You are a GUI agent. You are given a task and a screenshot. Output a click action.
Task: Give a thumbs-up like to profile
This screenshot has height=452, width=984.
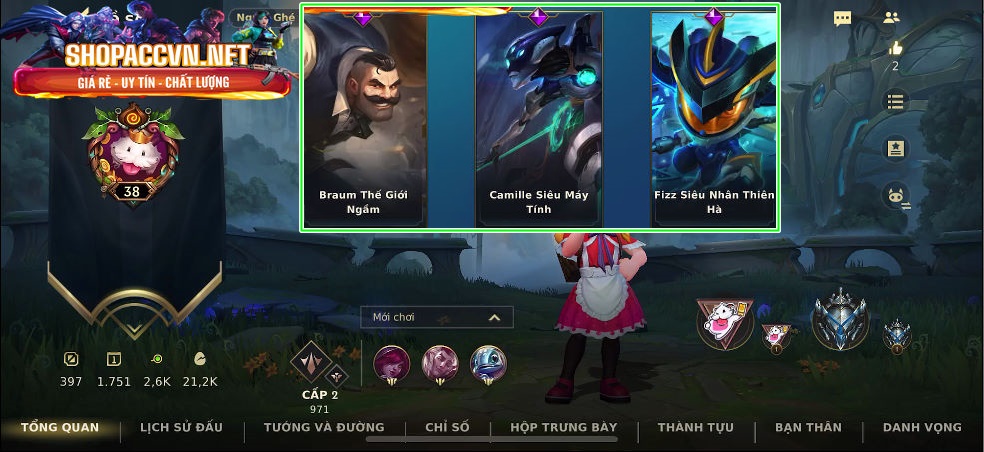tap(895, 49)
